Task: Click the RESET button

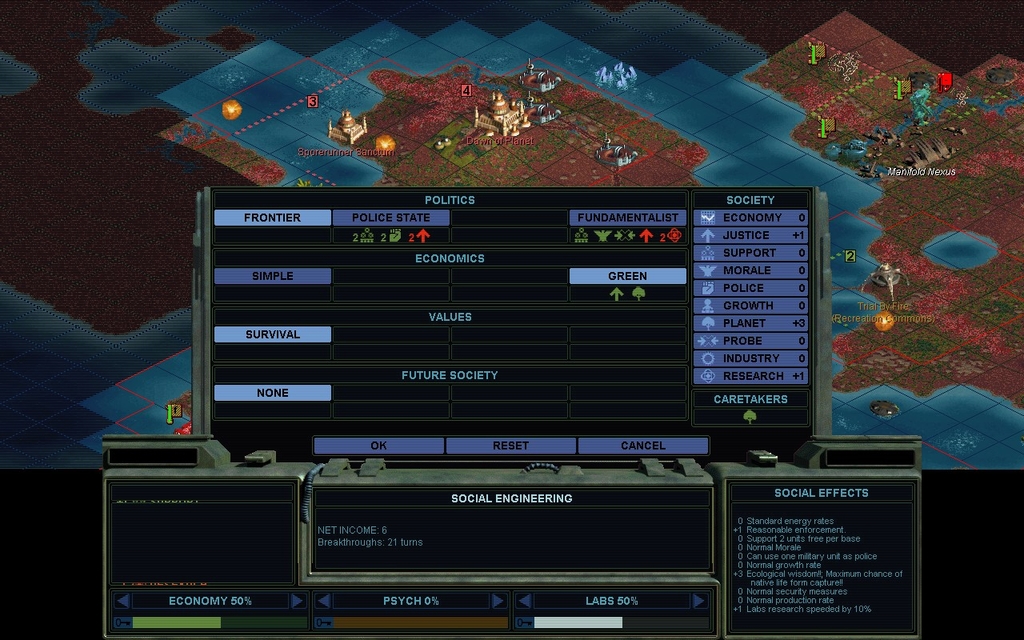Action: (510, 445)
